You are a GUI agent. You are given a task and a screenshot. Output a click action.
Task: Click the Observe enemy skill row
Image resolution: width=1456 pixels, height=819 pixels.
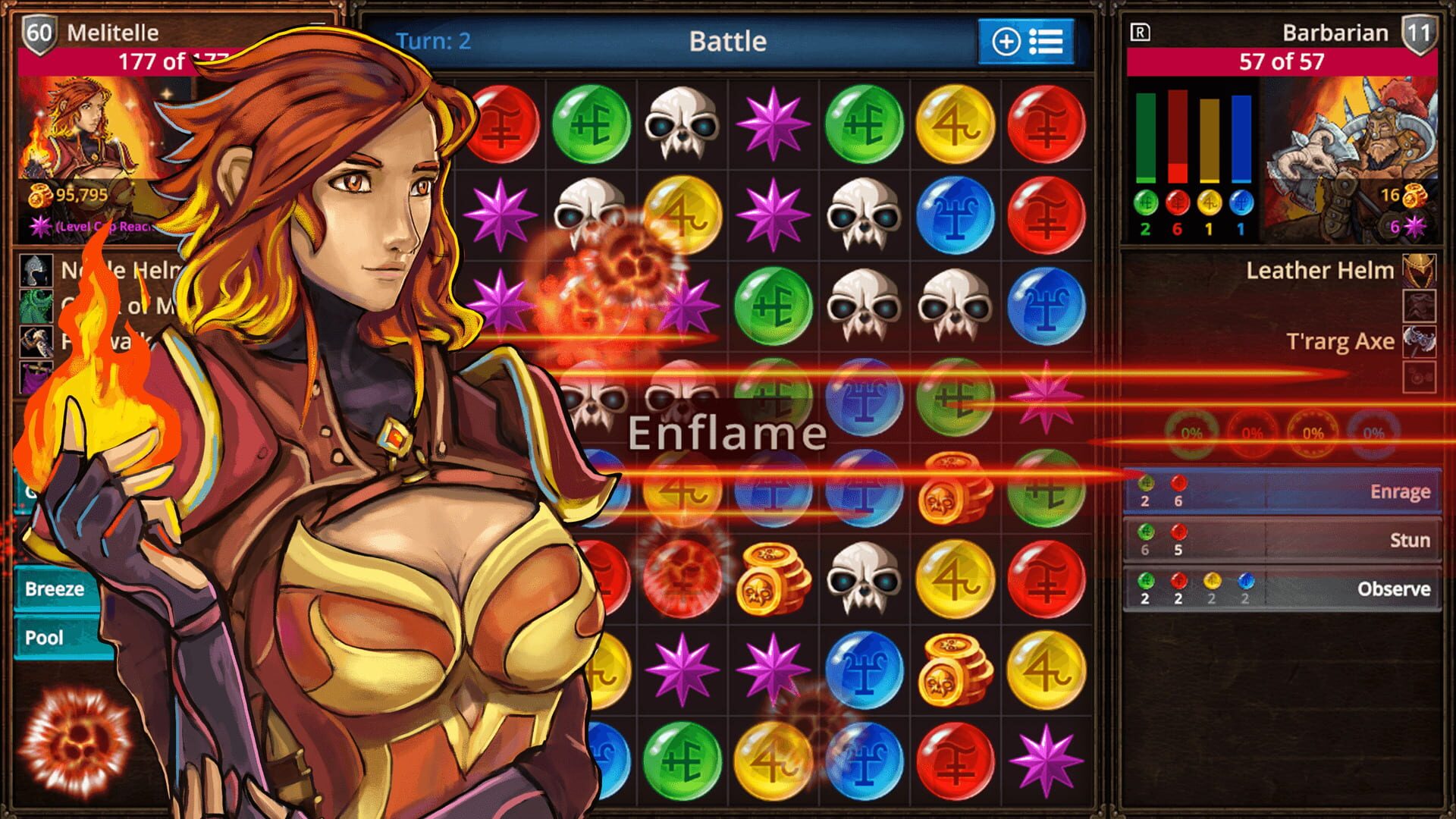pyautogui.click(x=1282, y=588)
